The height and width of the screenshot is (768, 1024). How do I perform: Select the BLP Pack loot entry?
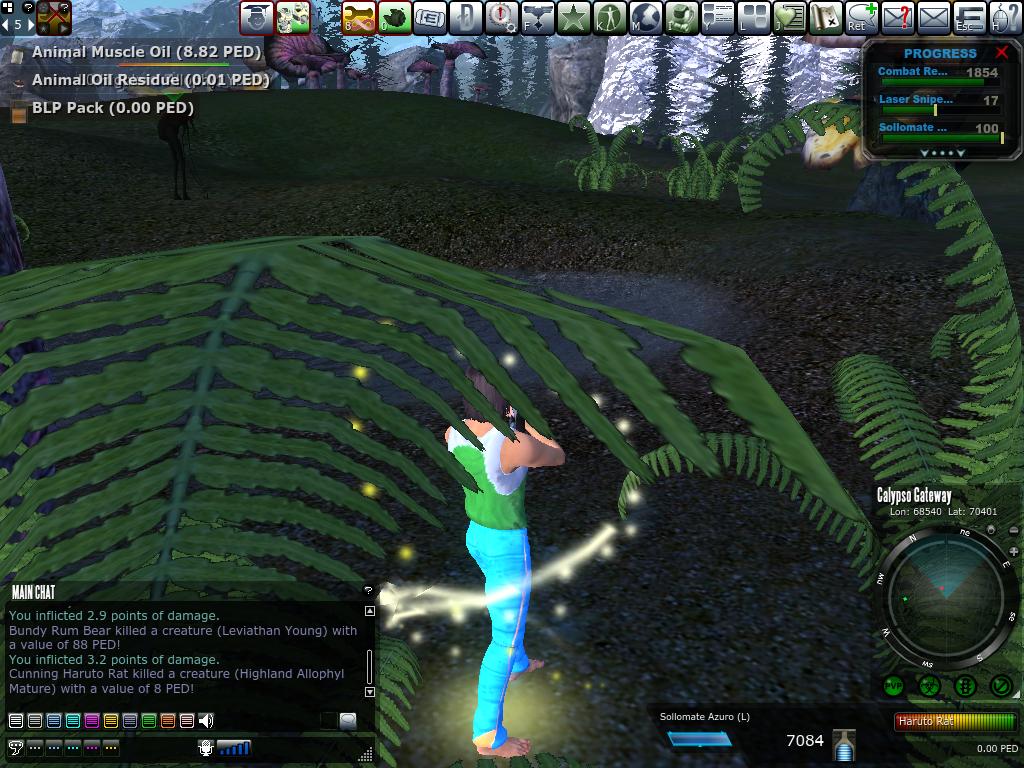pyautogui.click(x=112, y=108)
